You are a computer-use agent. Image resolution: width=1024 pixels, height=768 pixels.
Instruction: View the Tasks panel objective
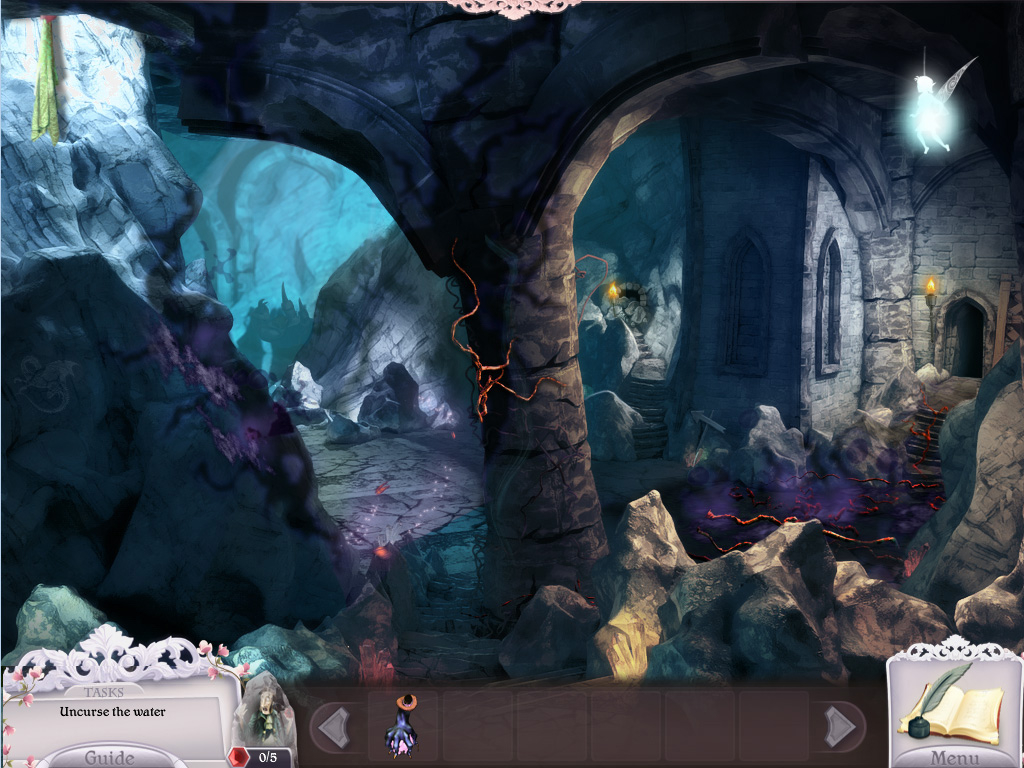pos(112,712)
